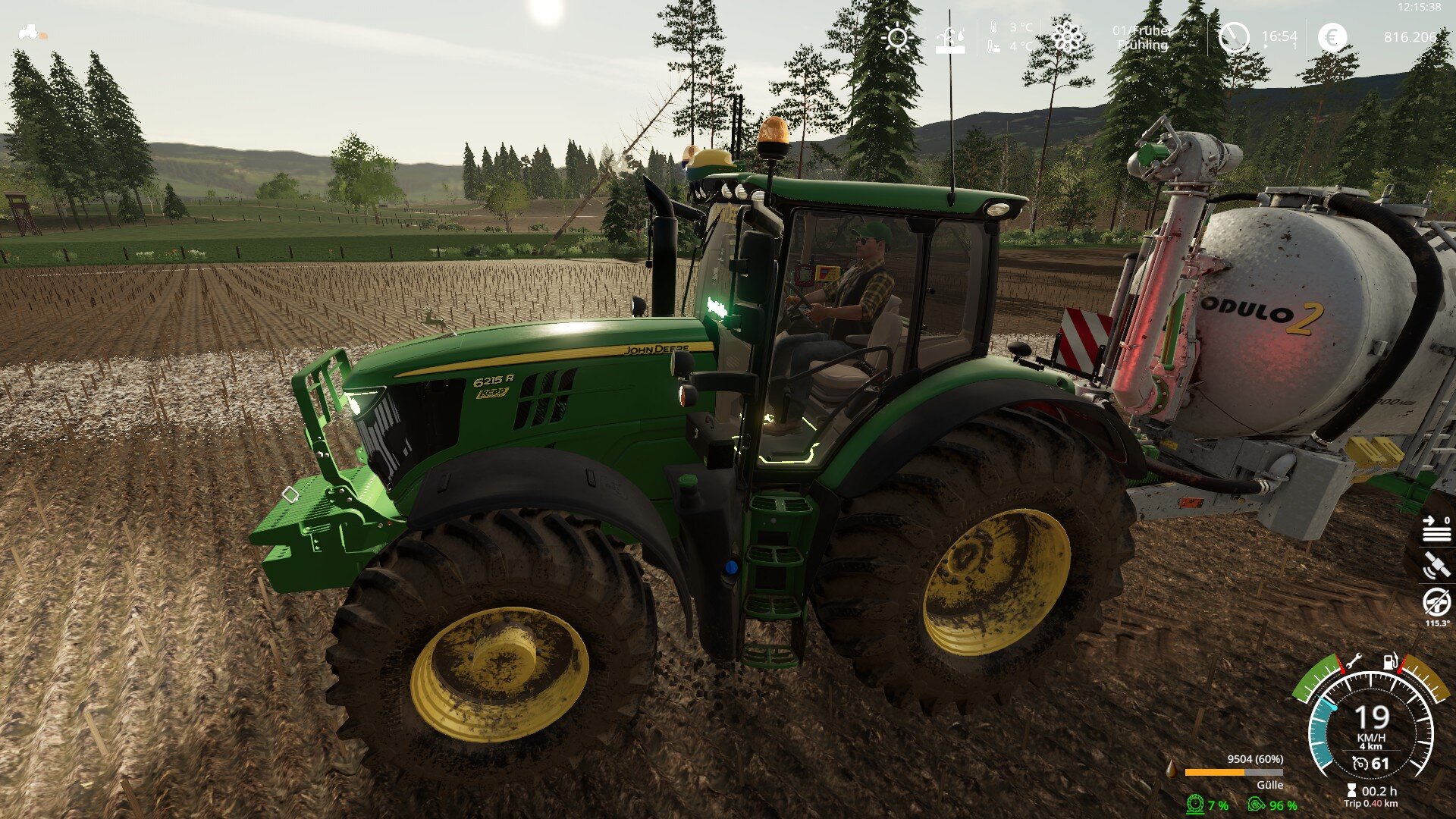Click the fuel pump icon
1456x819 pixels.
coord(1390,661)
